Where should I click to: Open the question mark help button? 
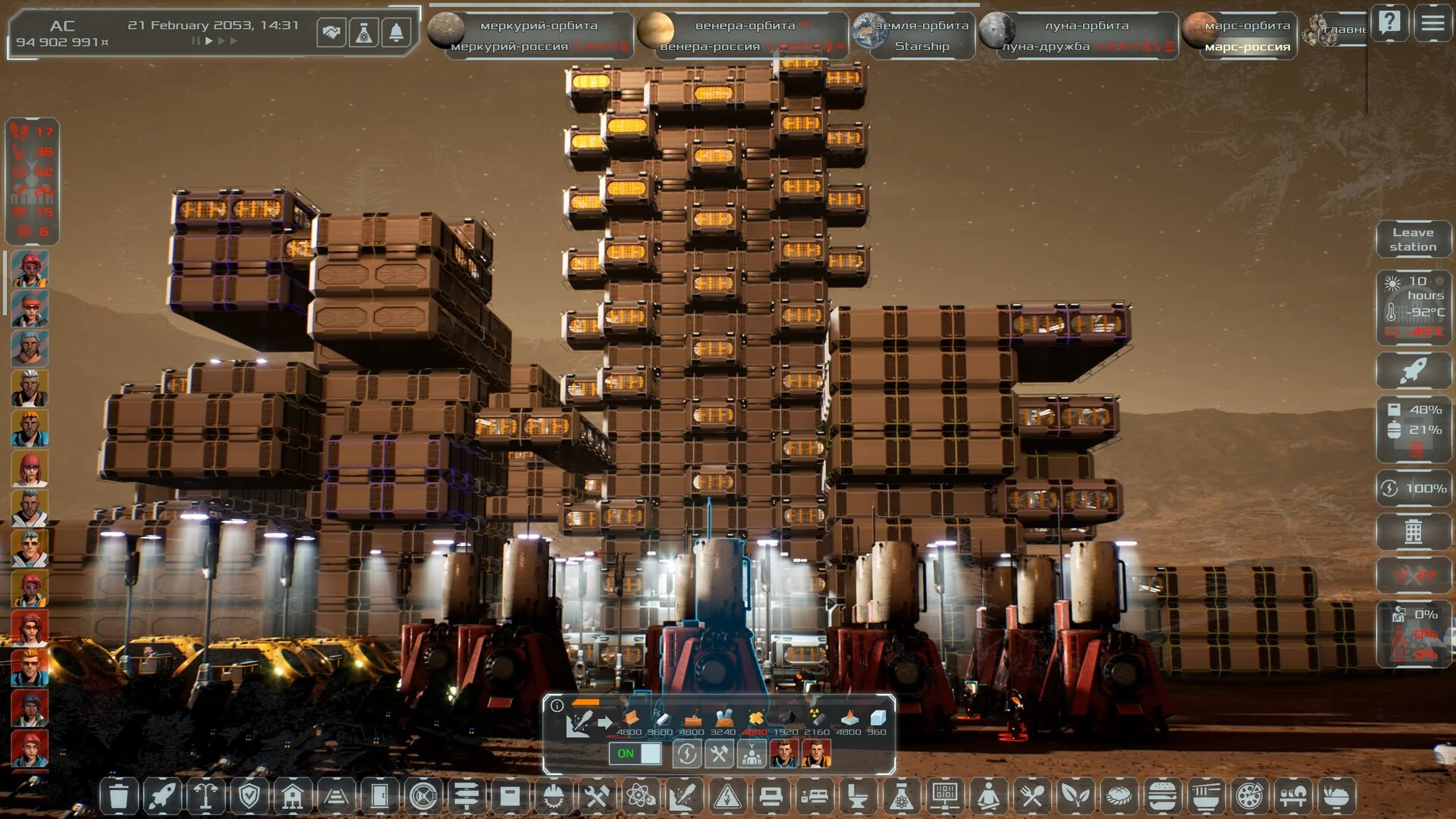1389,23
